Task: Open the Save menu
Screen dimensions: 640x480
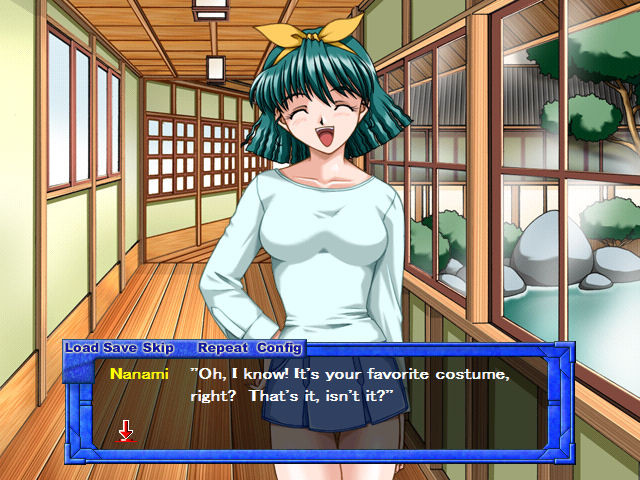Action: (120, 348)
